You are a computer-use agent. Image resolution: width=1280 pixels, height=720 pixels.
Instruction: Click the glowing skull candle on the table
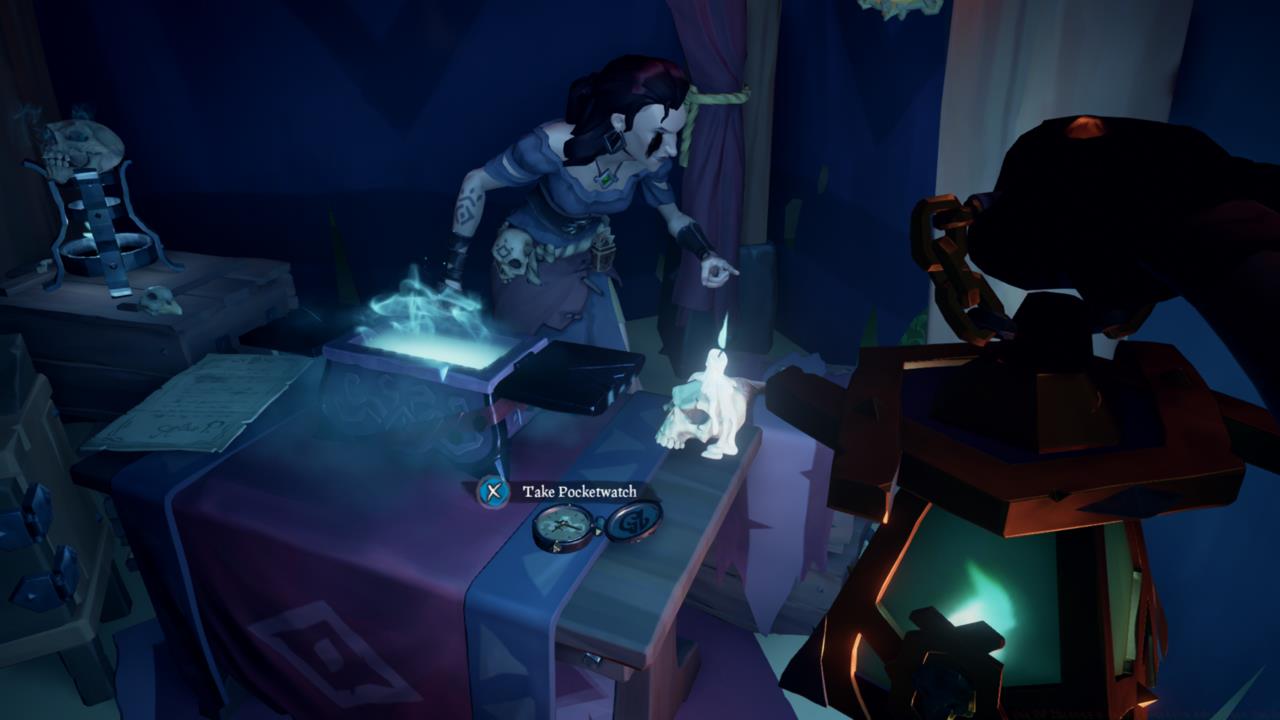click(x=700, y=420)
